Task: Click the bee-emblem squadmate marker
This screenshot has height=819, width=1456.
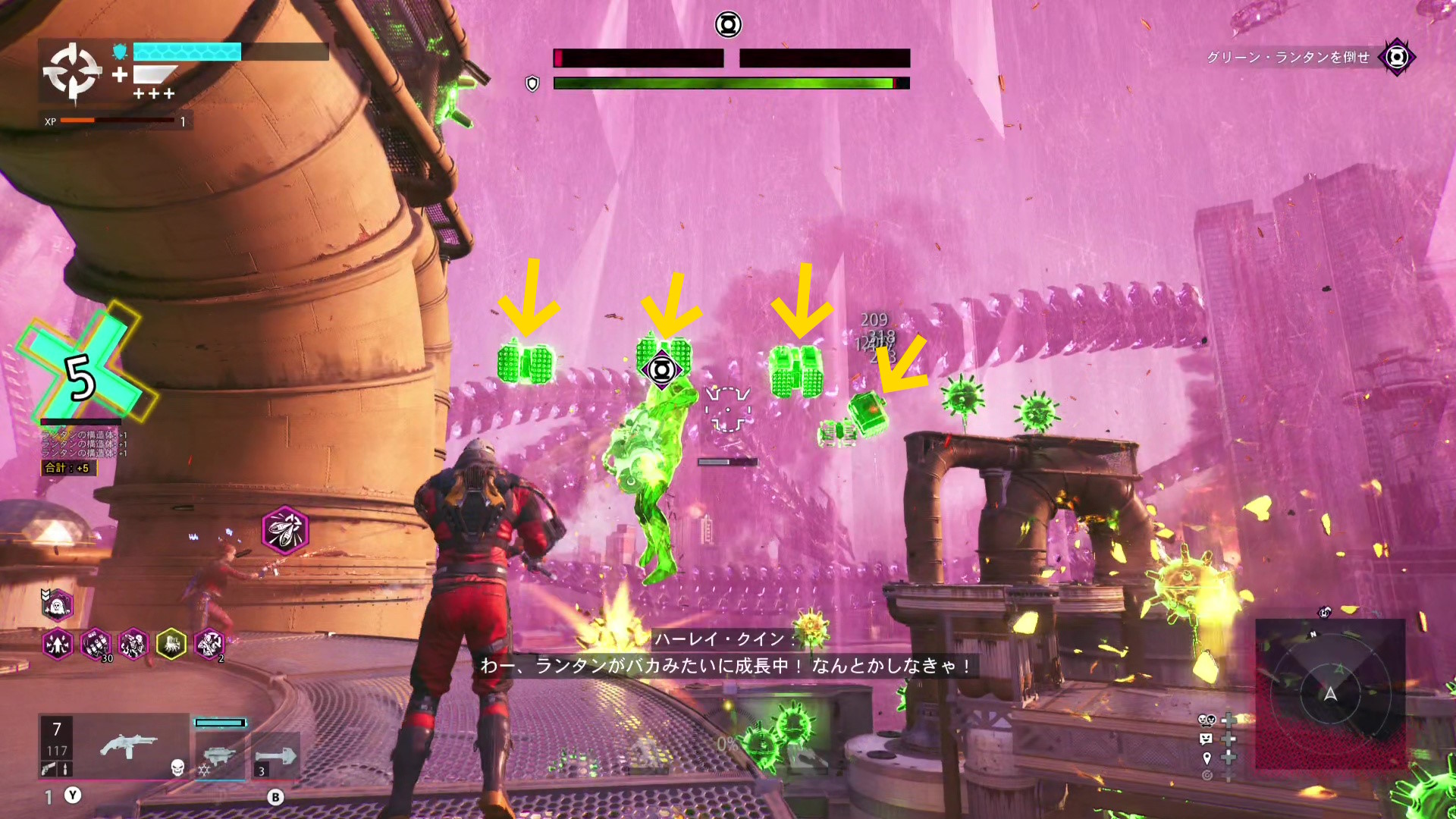Action: point(285,530)
